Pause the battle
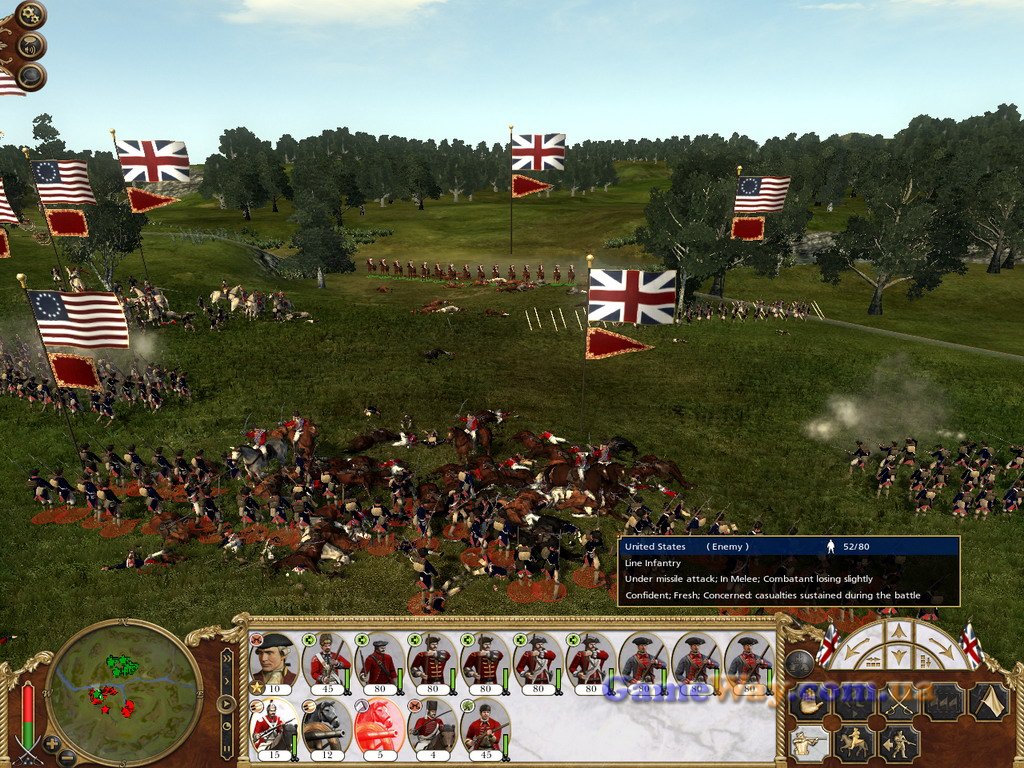The height and width of the screenshot is (768, 1024). tap(227, 747)
